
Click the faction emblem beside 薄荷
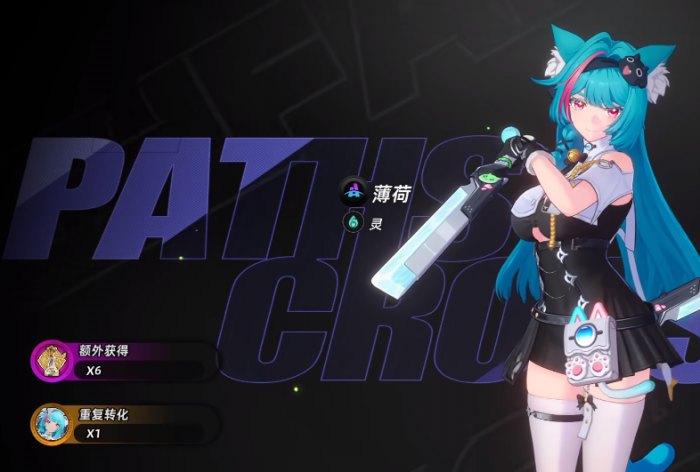[353, 190]
